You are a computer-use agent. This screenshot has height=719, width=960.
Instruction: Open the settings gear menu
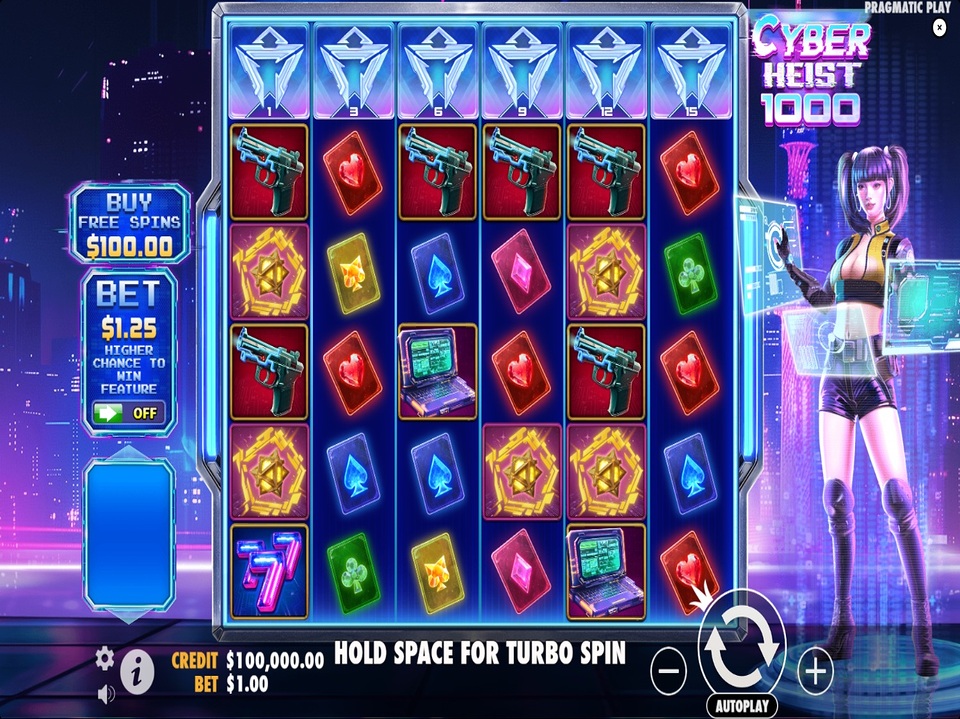[105, 657]
